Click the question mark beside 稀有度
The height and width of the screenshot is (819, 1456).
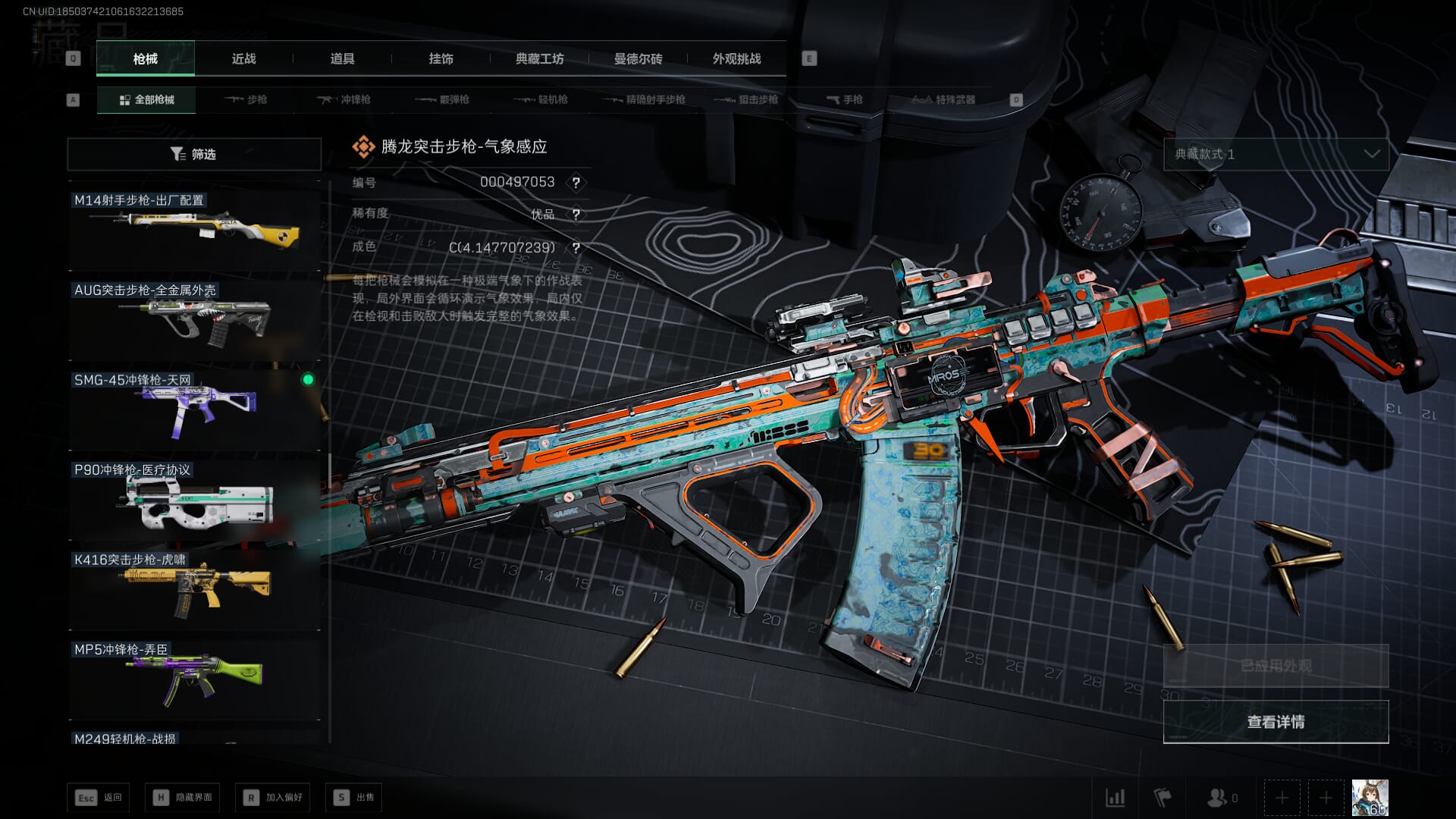click(576, 215)
